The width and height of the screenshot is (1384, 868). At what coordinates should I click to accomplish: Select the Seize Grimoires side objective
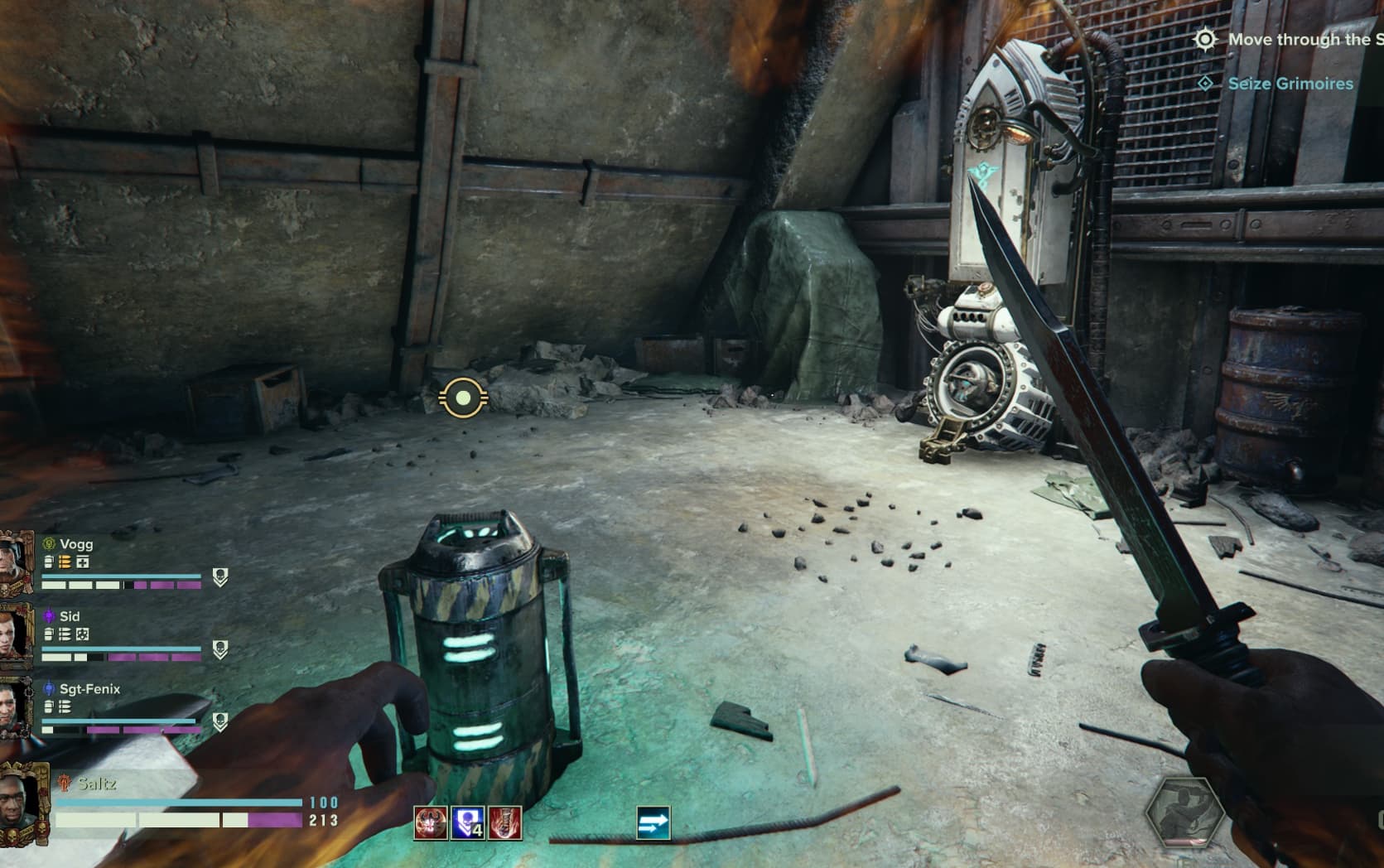point(1290,84)
